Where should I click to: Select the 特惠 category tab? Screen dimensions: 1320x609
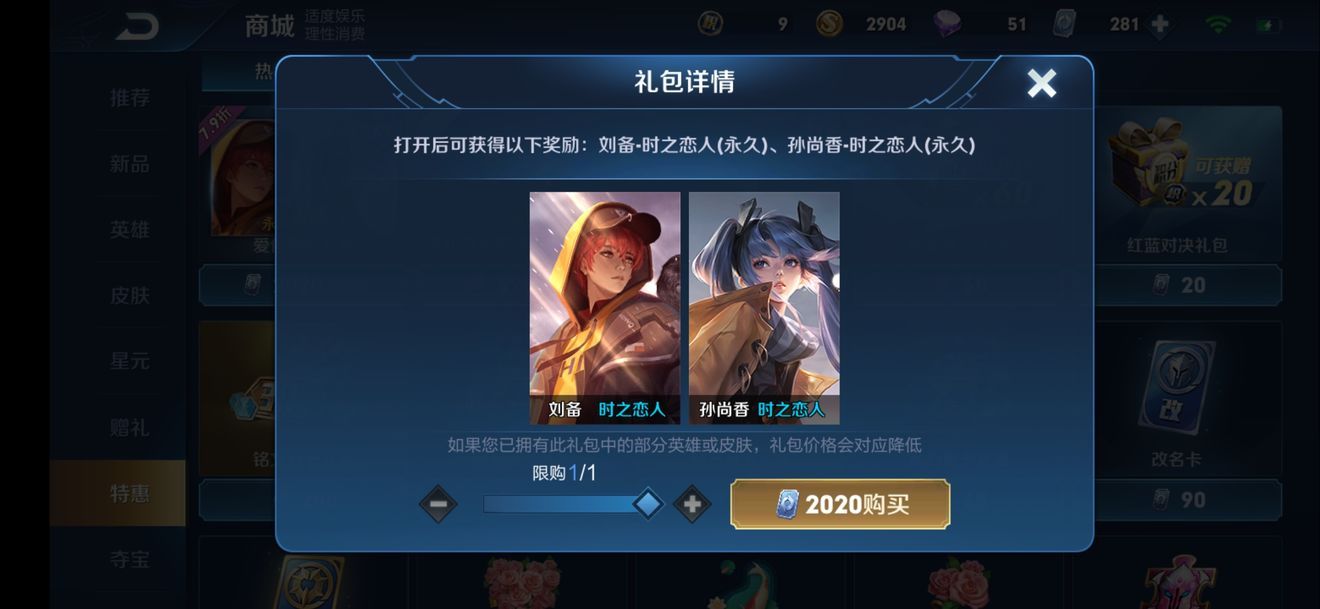coord(129,493)
